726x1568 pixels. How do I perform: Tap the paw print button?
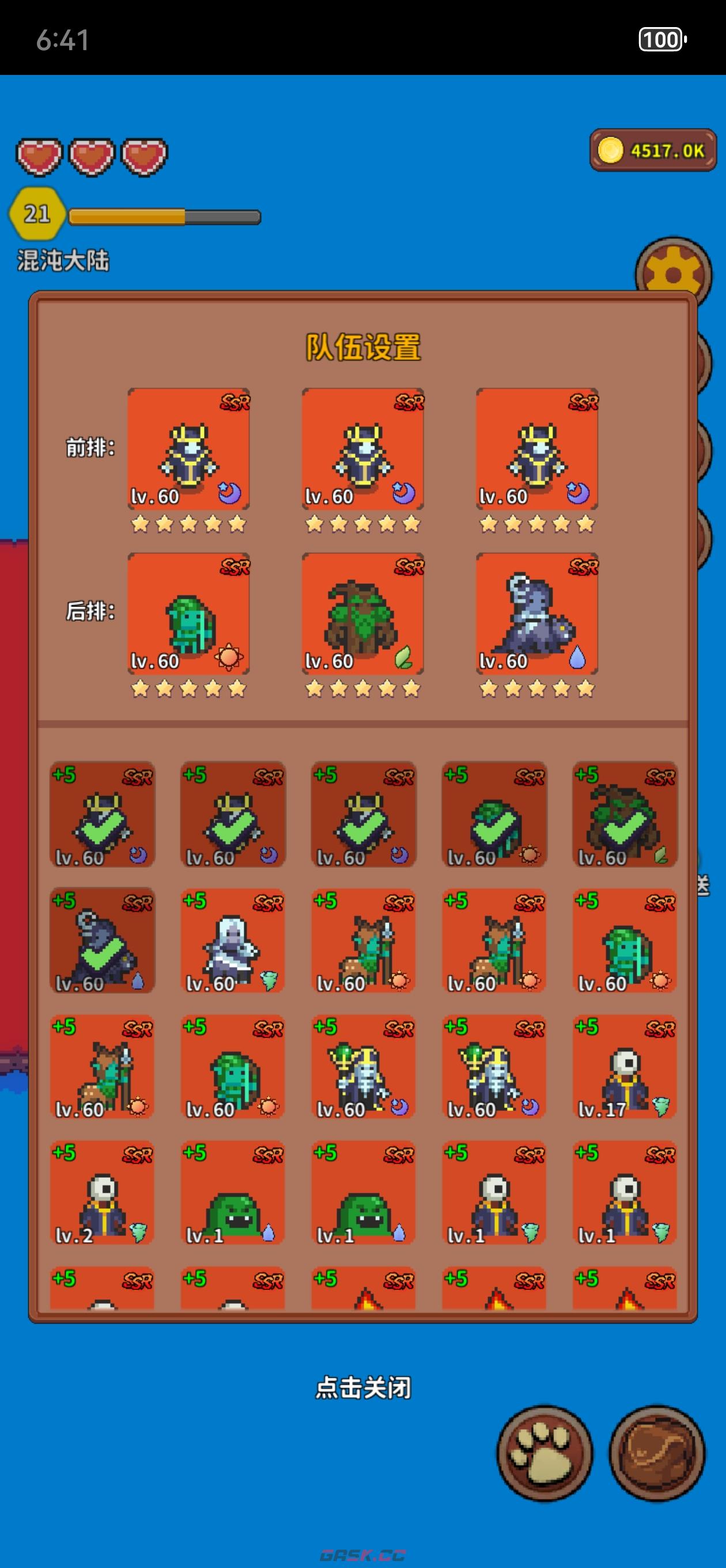pyautogui.click(x=544, y=1452)
